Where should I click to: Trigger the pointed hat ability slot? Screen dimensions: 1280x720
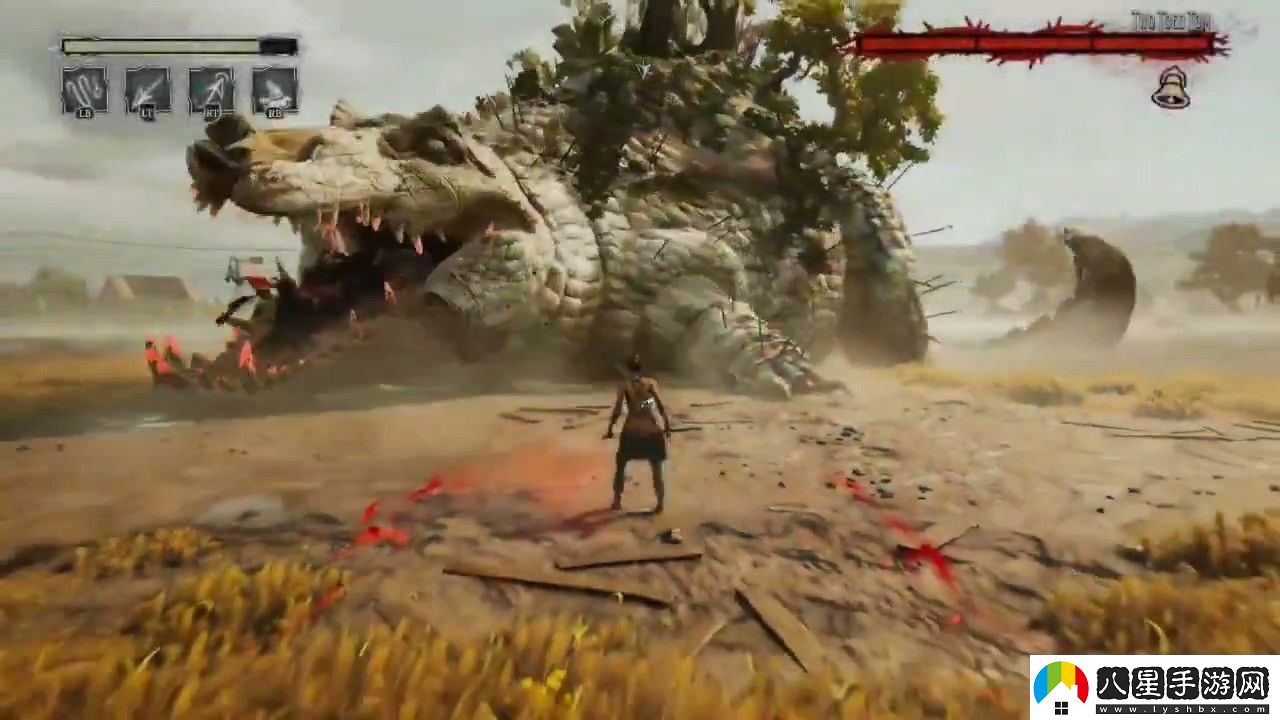(274, 90)
